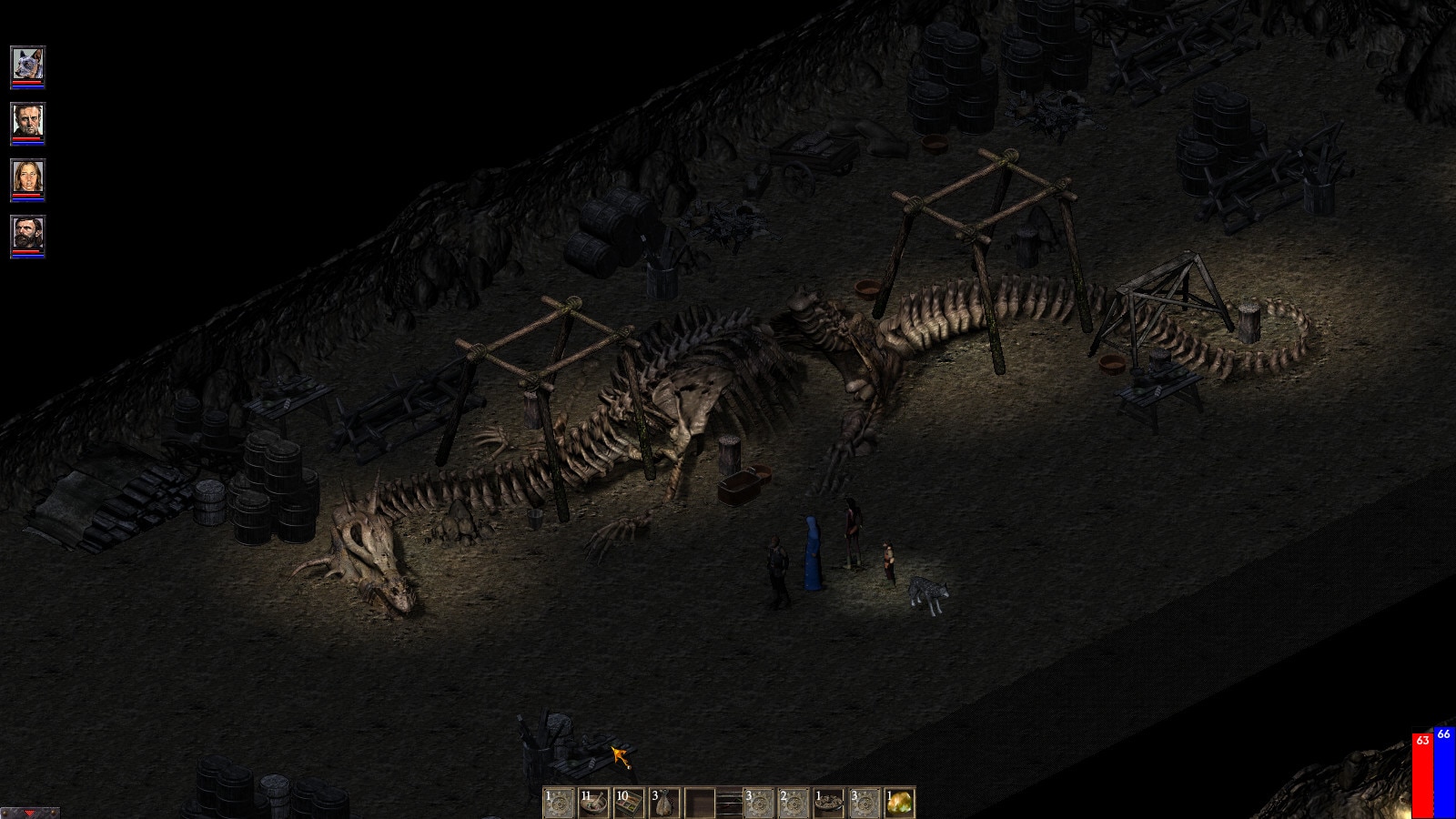The width and height of the screenshot is (1456, 819).
Task: Select the herb box with count 10
Action: (x=629, y=803)
